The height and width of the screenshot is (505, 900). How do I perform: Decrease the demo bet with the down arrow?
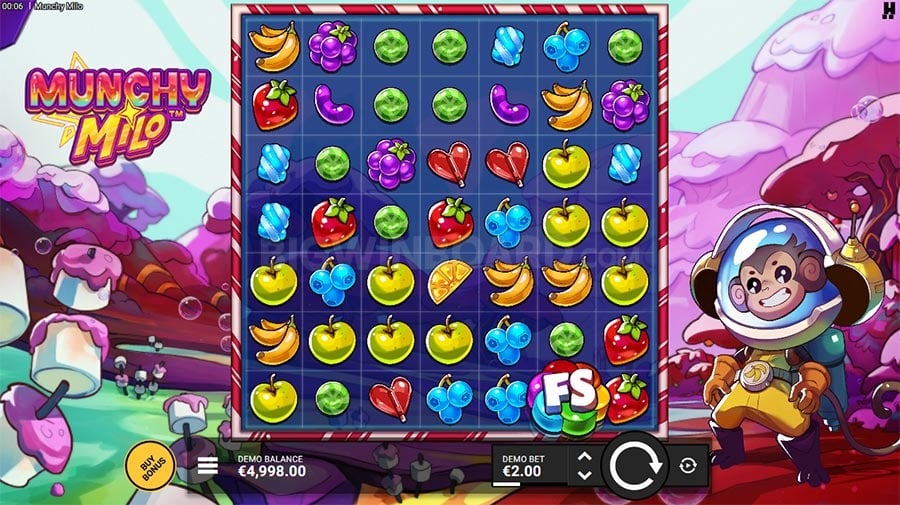585,474
